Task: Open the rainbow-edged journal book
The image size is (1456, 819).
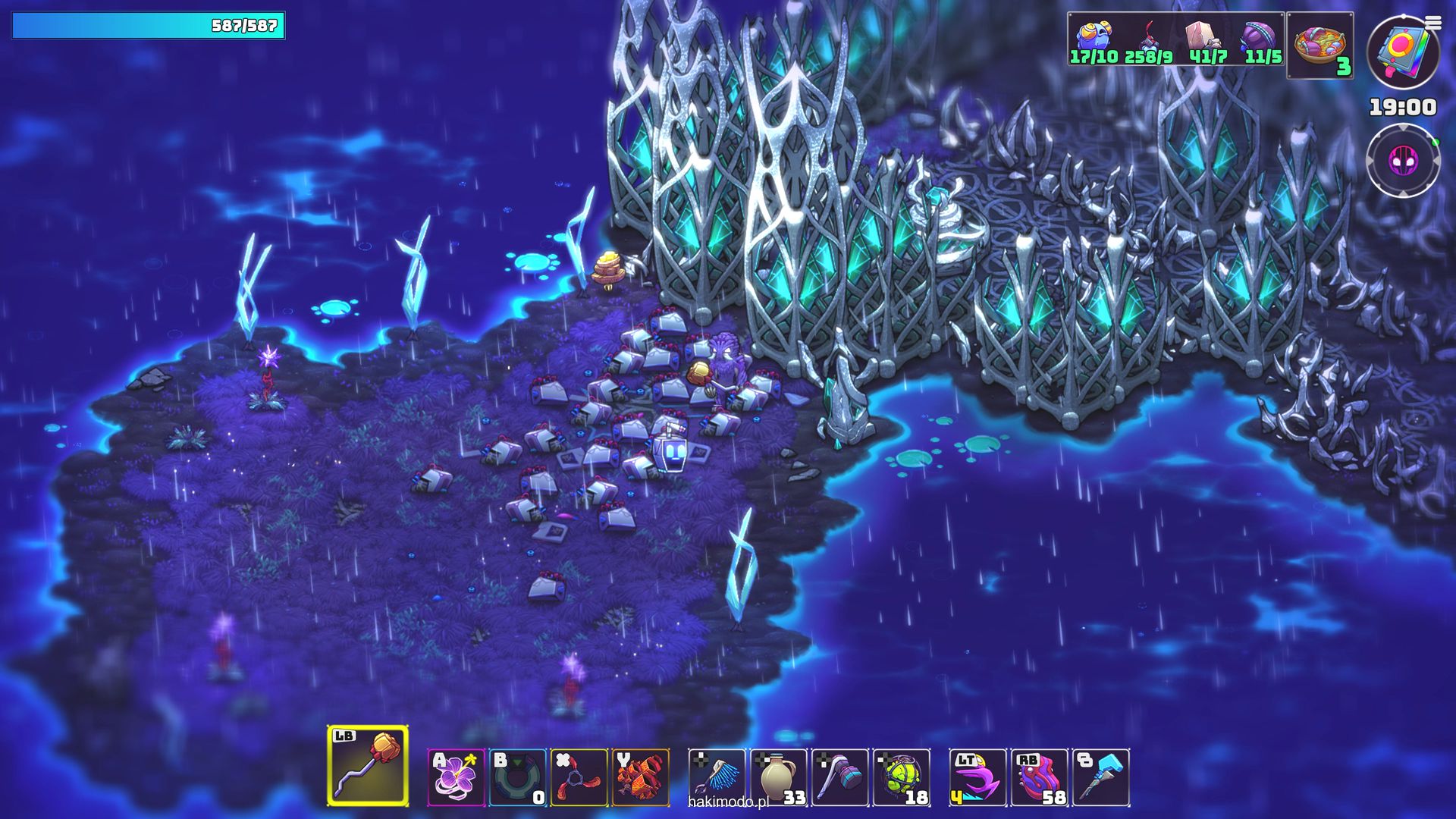Action: pos(1401,52)
